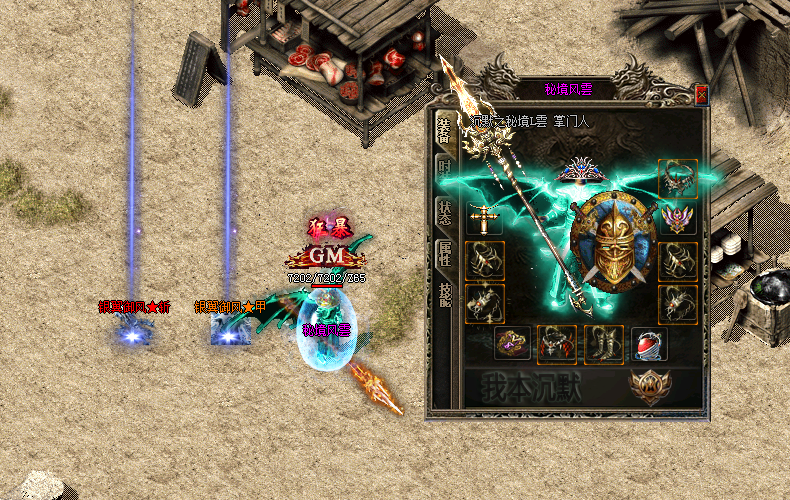The width and height of the screenshot is (790, 500).
Task: Select the purple winged medal slot
Action: tap(677, 220)
